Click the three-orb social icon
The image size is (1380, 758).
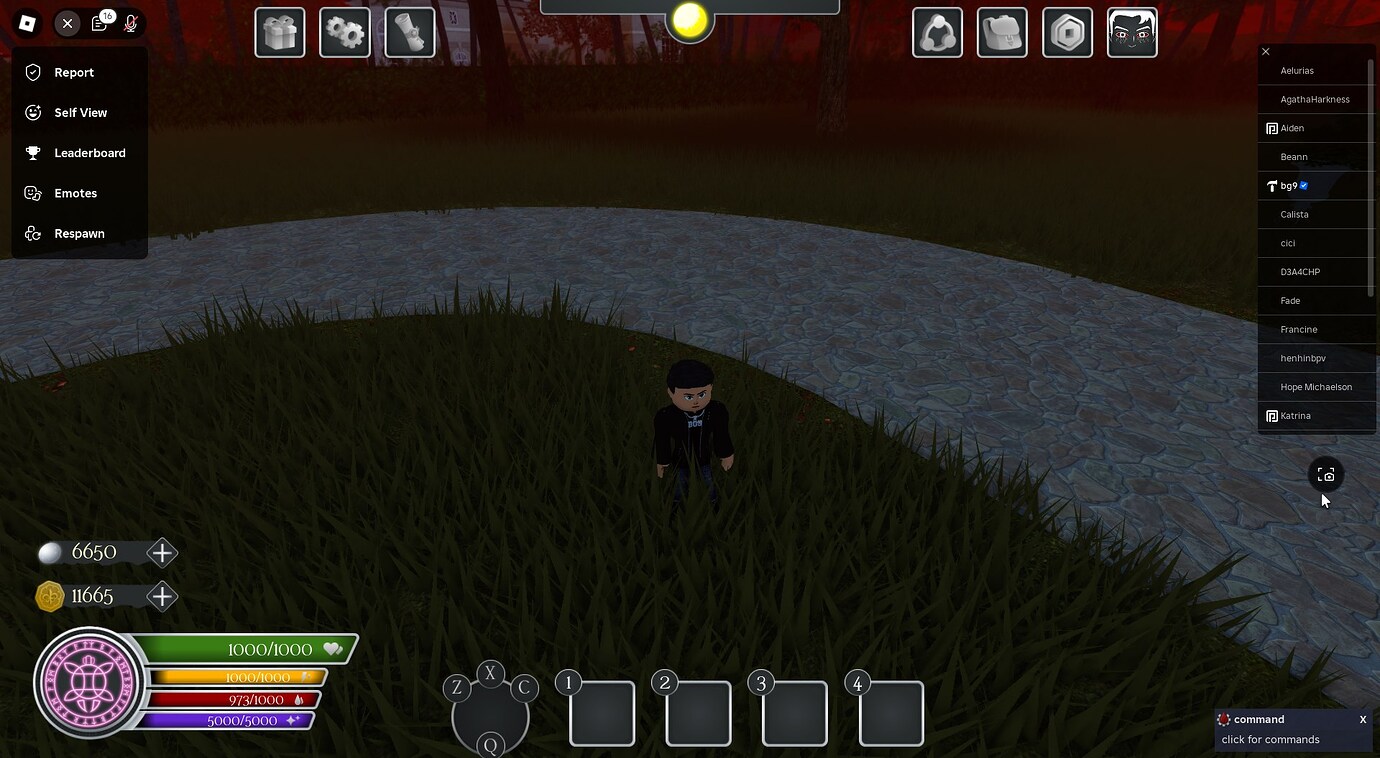[937, 31]
